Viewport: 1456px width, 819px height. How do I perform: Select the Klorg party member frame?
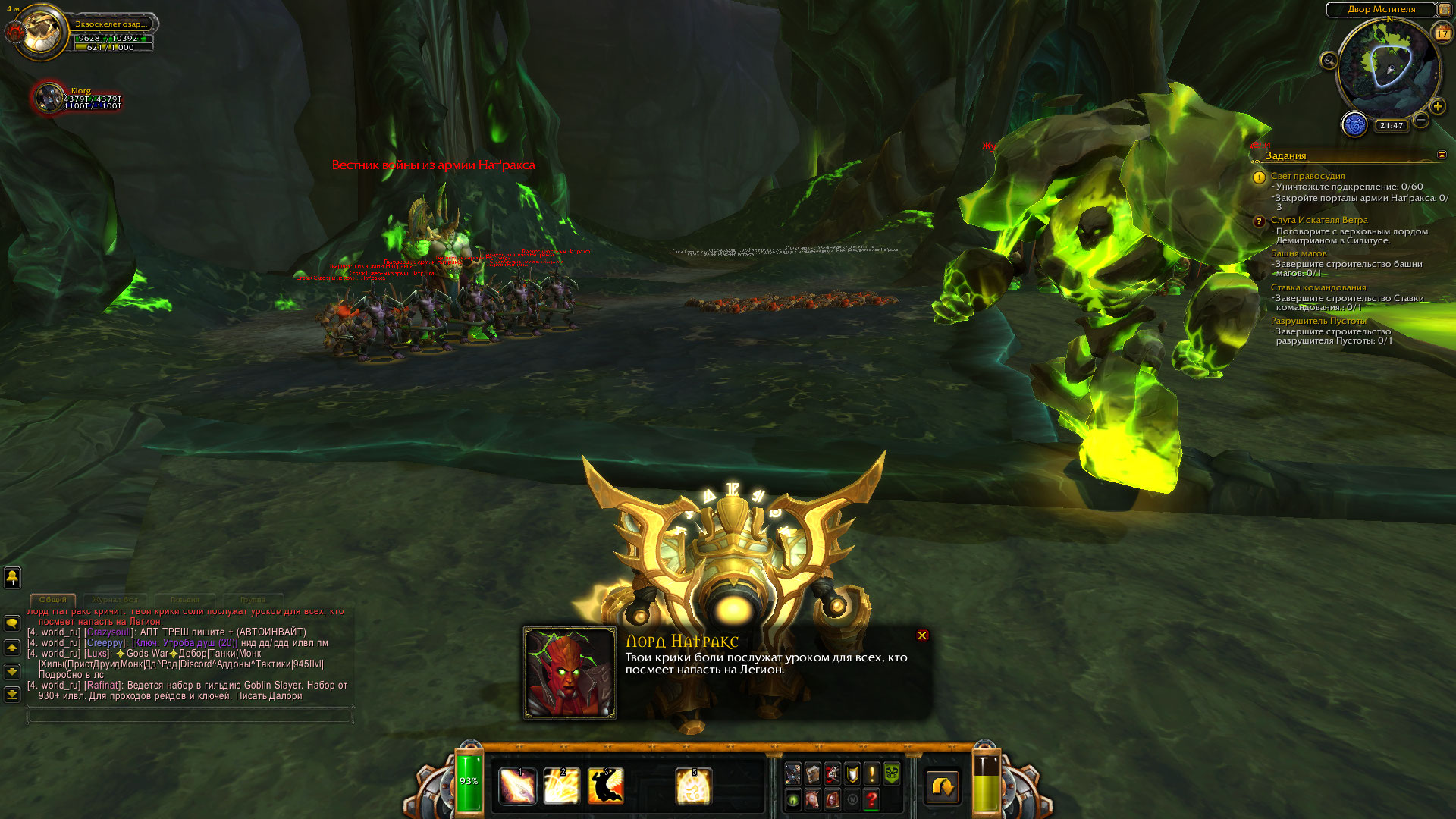[x=50, y=98]
